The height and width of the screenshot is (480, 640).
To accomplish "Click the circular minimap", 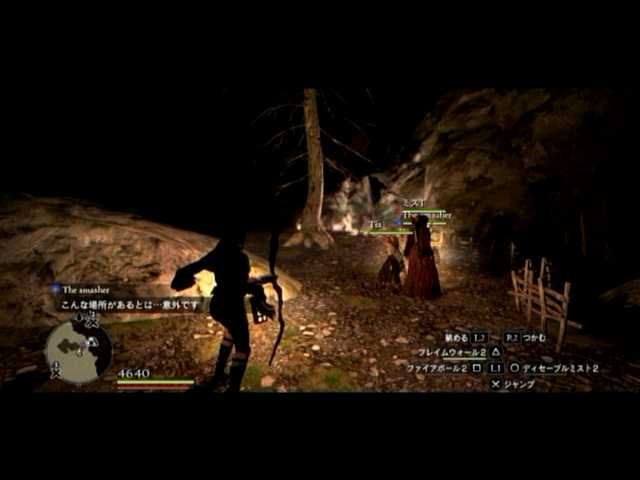I will [x=78, y=351].
